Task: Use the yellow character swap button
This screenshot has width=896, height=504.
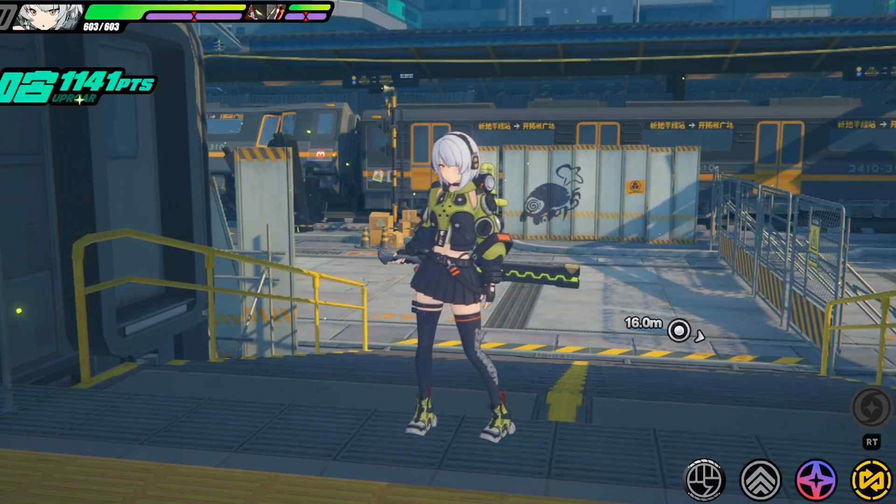Action: coord(871,481)
